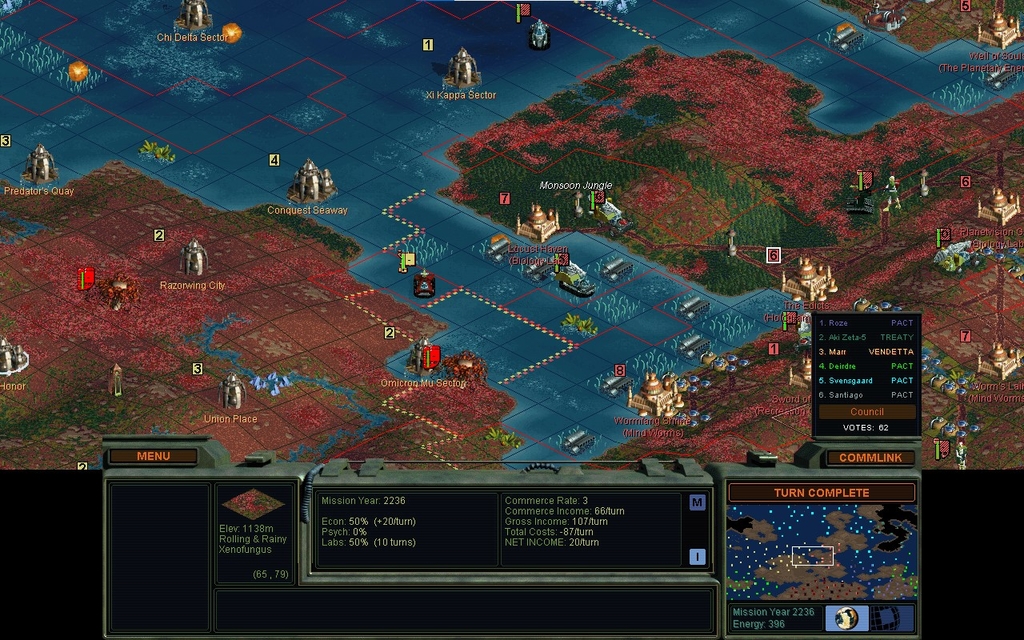
Task: End turn with TURN COMPLETE
Action: click(x=821, y=493)
